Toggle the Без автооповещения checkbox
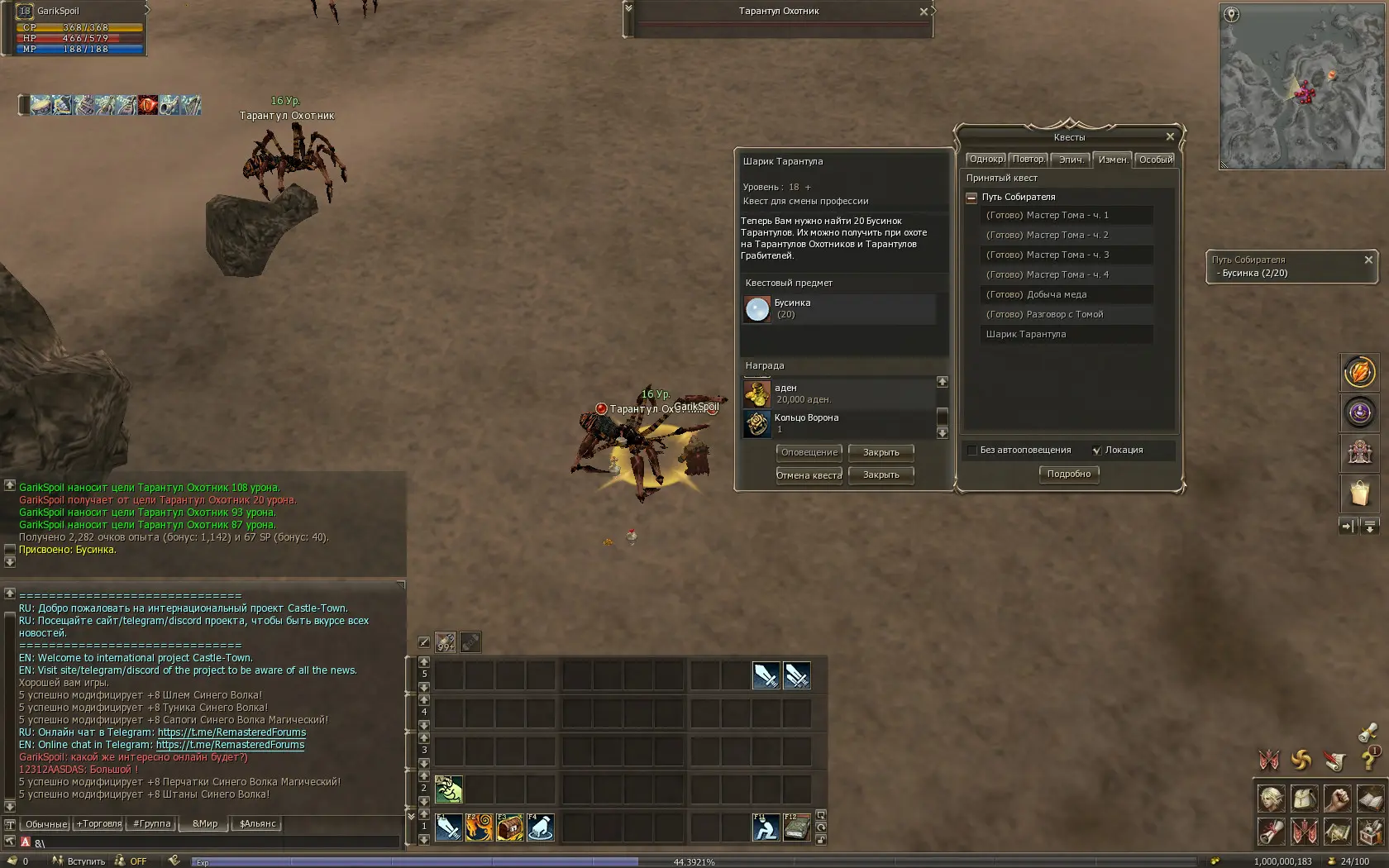This screenshot has height=868, width=1389. [x=972, y=451]
